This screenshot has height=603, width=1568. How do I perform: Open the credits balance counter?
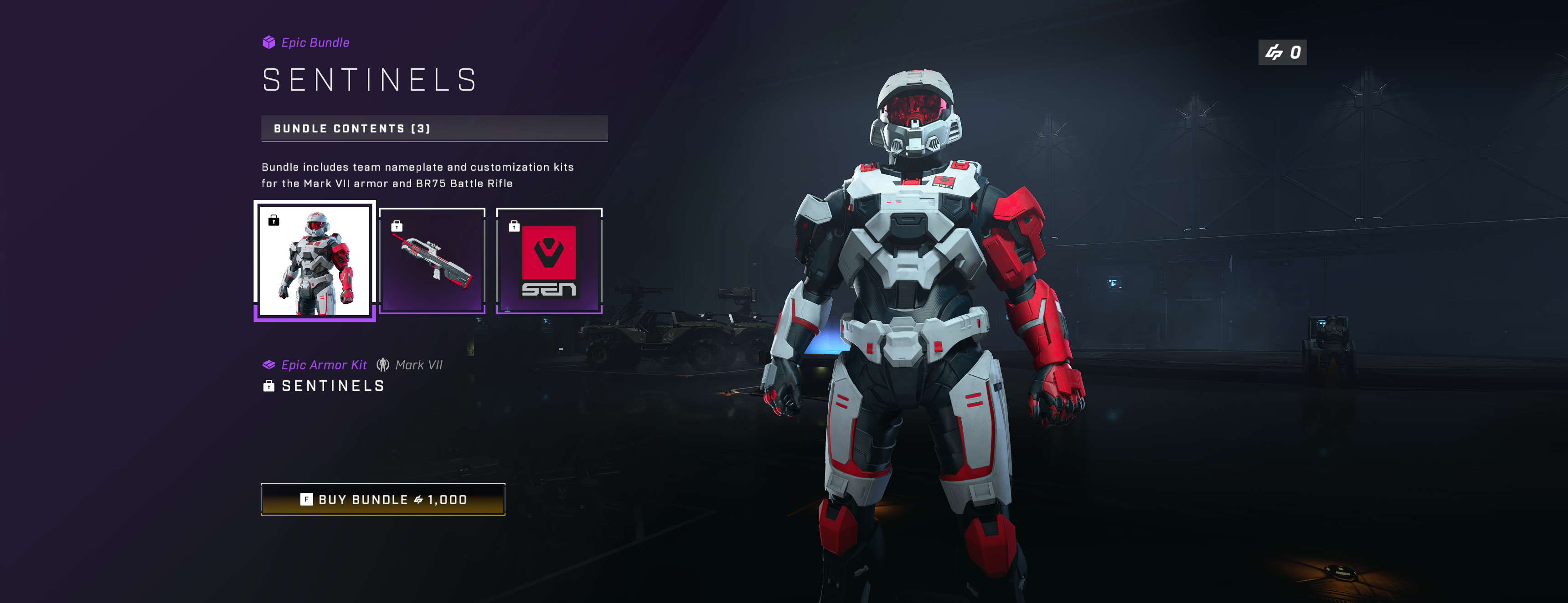point(1282,52)
